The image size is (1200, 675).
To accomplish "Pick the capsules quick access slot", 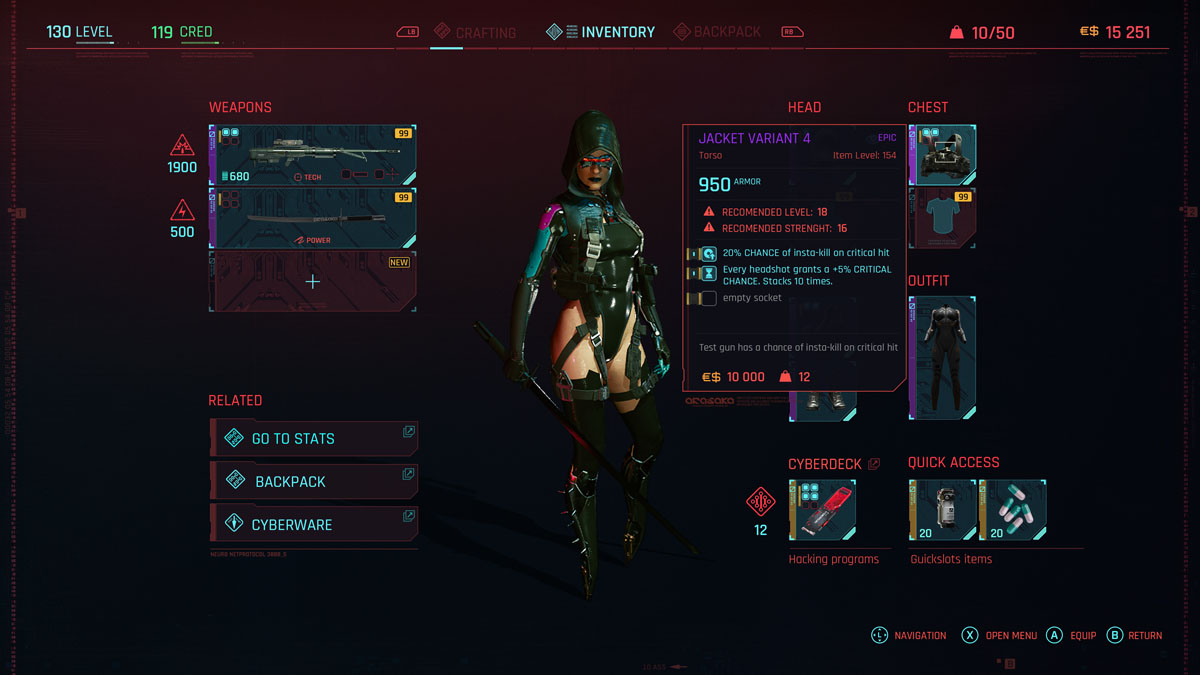I will pyautogui.click(x=1012, y=510).
